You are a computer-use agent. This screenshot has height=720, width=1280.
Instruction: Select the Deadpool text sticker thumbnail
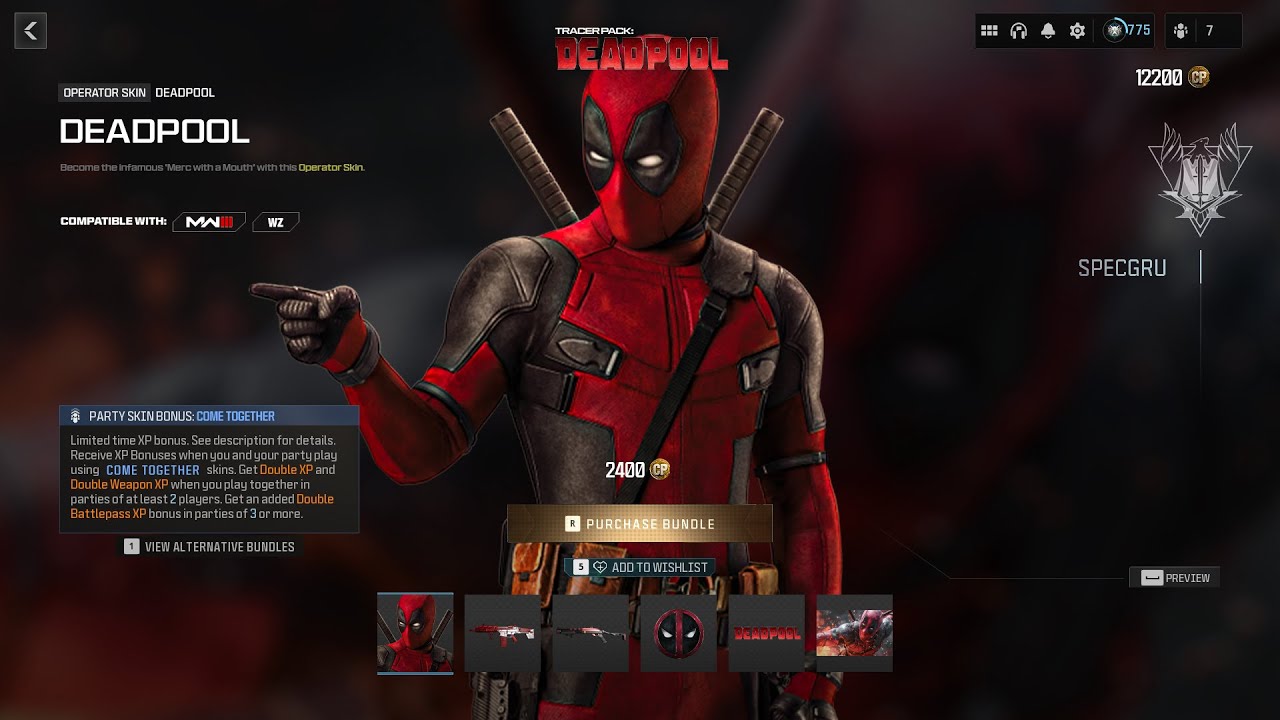pyautogui.click(x=766, y=633)
